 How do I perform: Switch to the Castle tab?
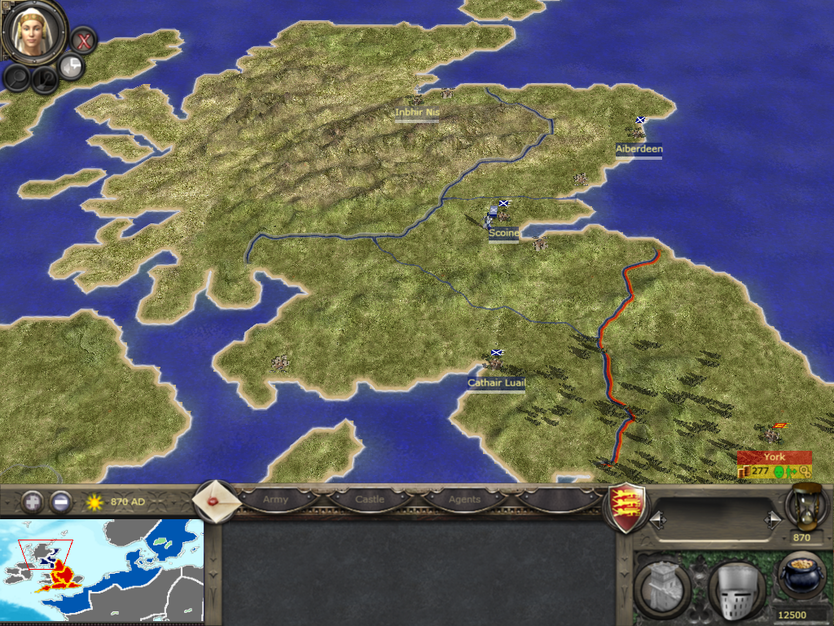pos(369,499)
